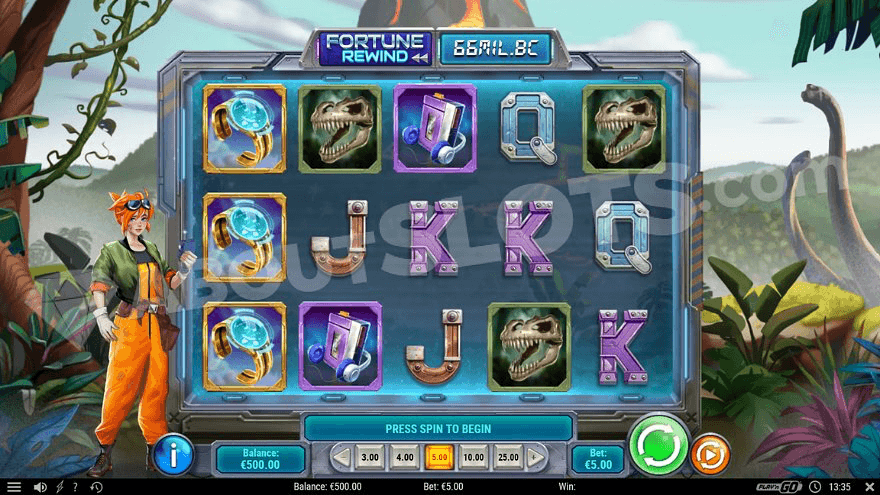The height and width of the screenshot is (495, 880).
Task: Select the 4.00 bet value
Action: pyautogui.click(x=404, y=458)
